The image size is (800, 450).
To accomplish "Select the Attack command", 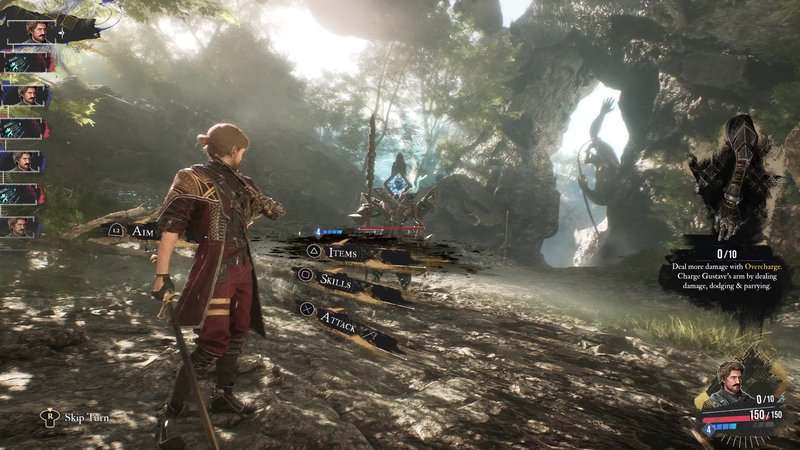I will coord(338,320).
